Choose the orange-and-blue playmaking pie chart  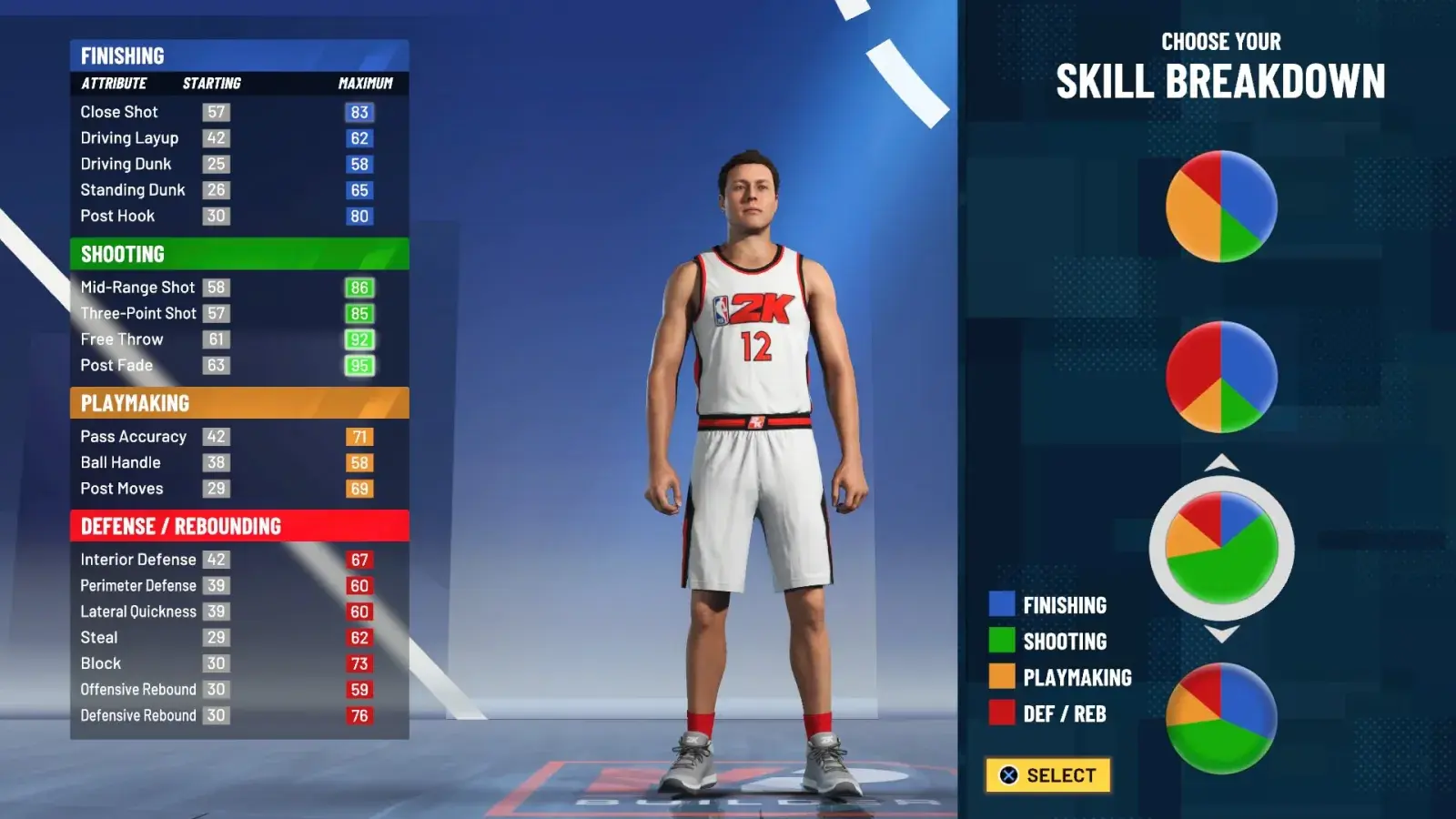1221,207
